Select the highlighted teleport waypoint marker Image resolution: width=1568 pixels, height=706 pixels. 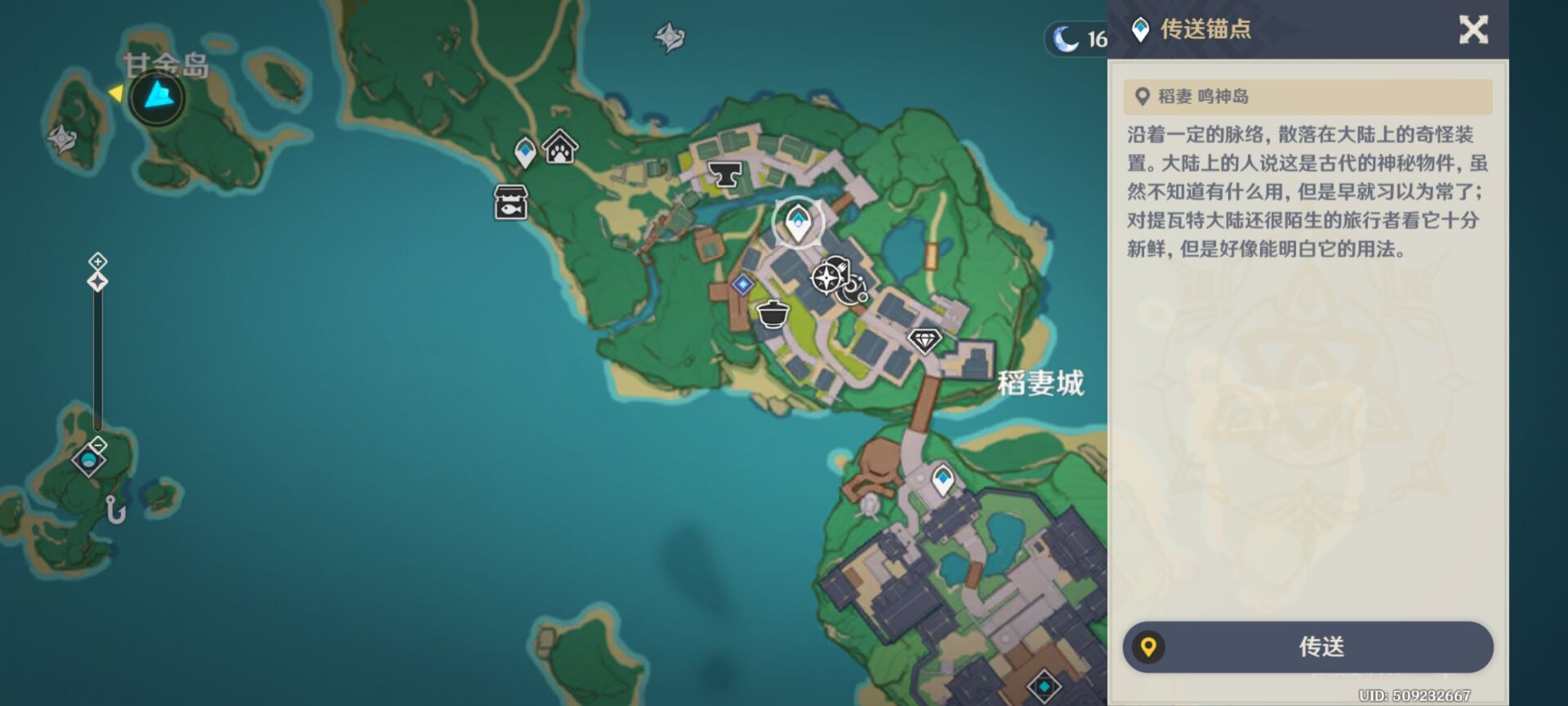coord(798,221)
